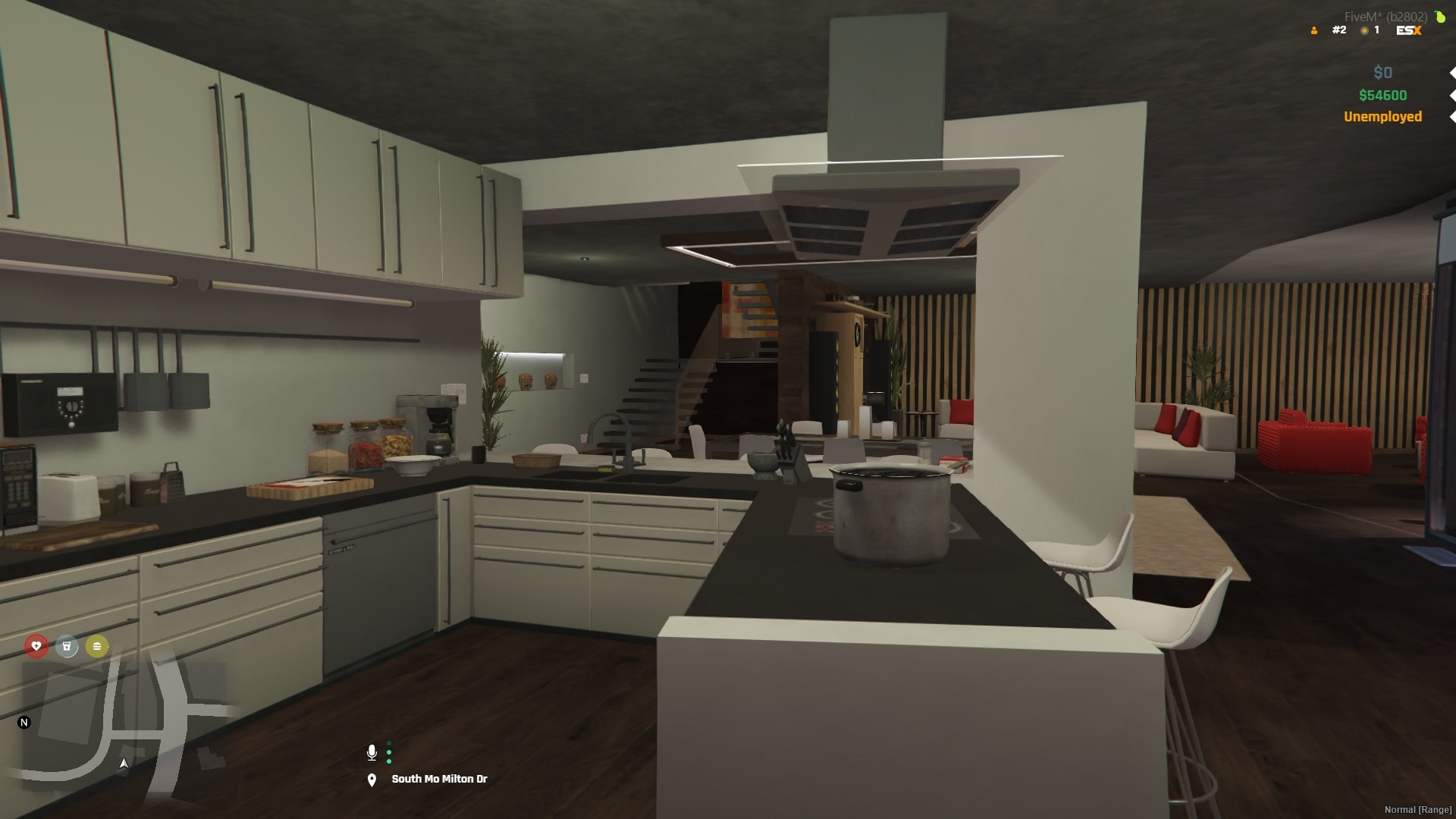Expand the middle white diamond arrow

coord(1451,95)
